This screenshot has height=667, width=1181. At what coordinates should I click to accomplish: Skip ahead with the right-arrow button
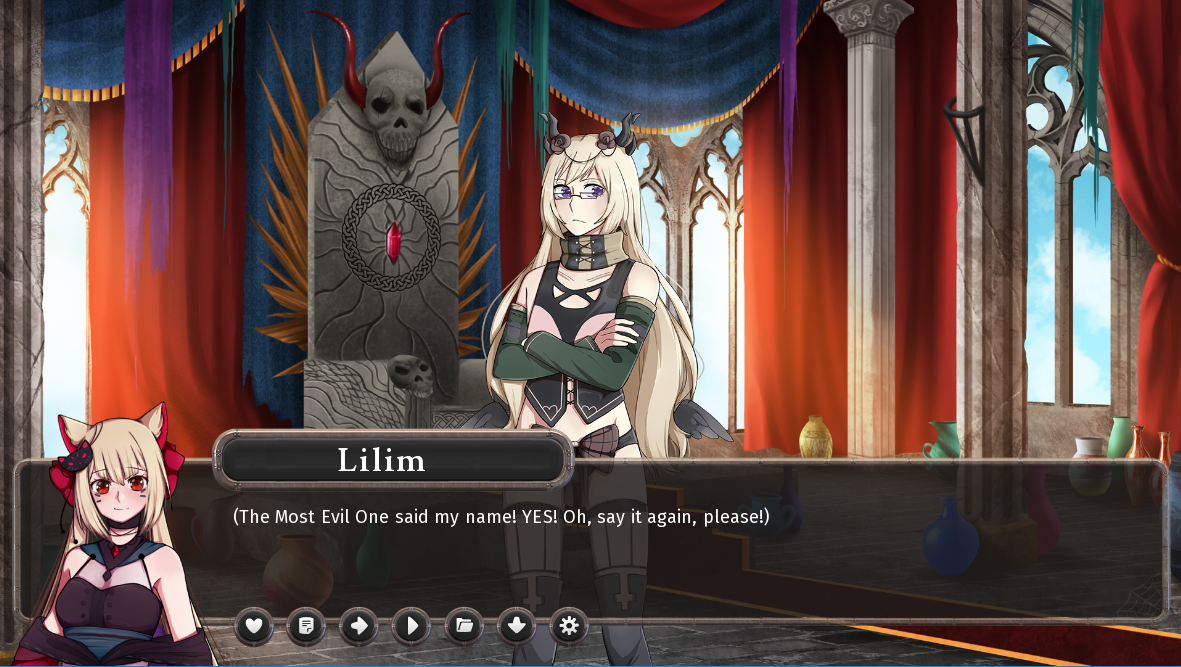point(359,626)
